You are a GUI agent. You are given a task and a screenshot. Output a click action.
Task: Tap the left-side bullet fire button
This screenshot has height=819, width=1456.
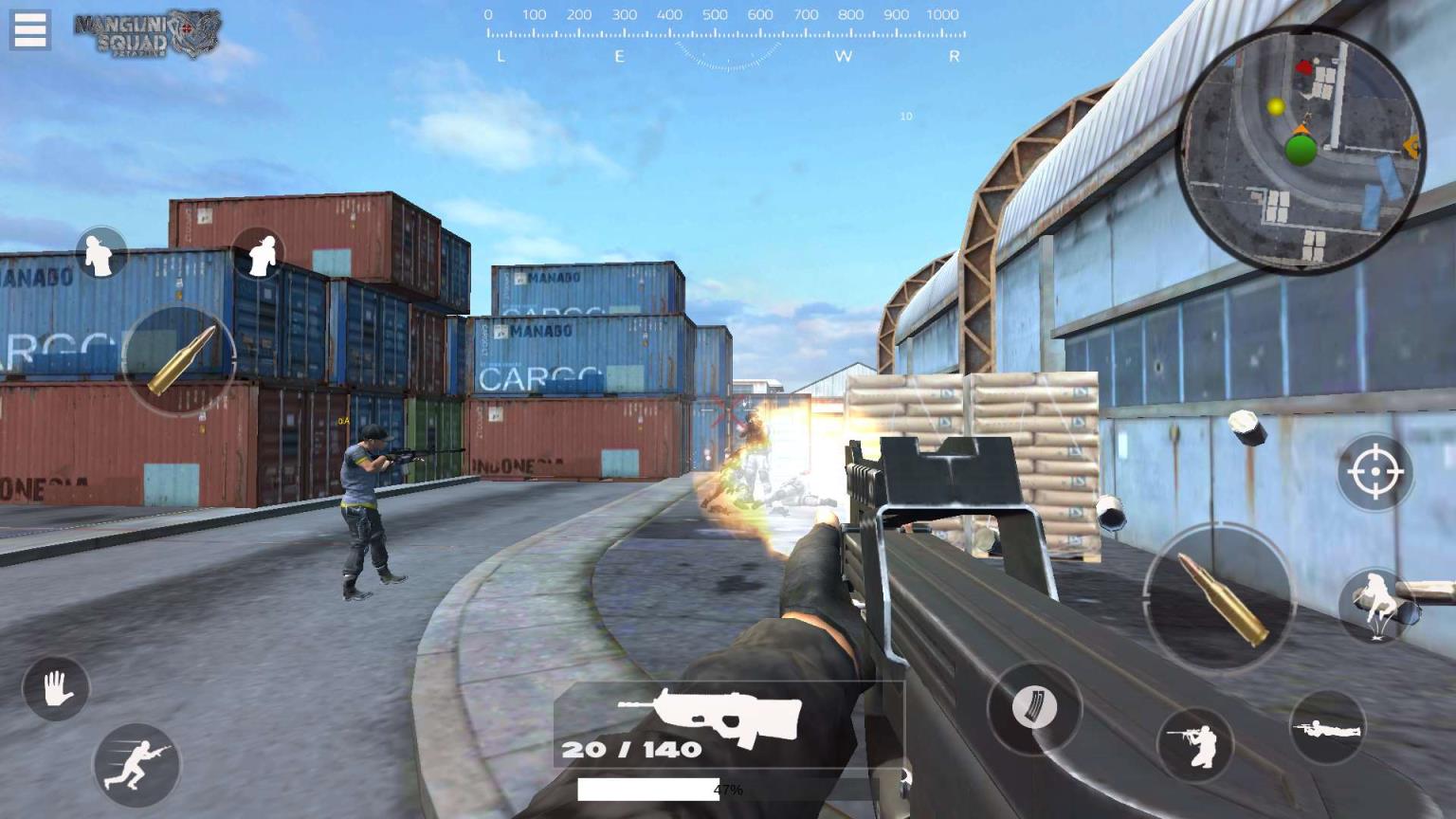click(x=179, y=361)
